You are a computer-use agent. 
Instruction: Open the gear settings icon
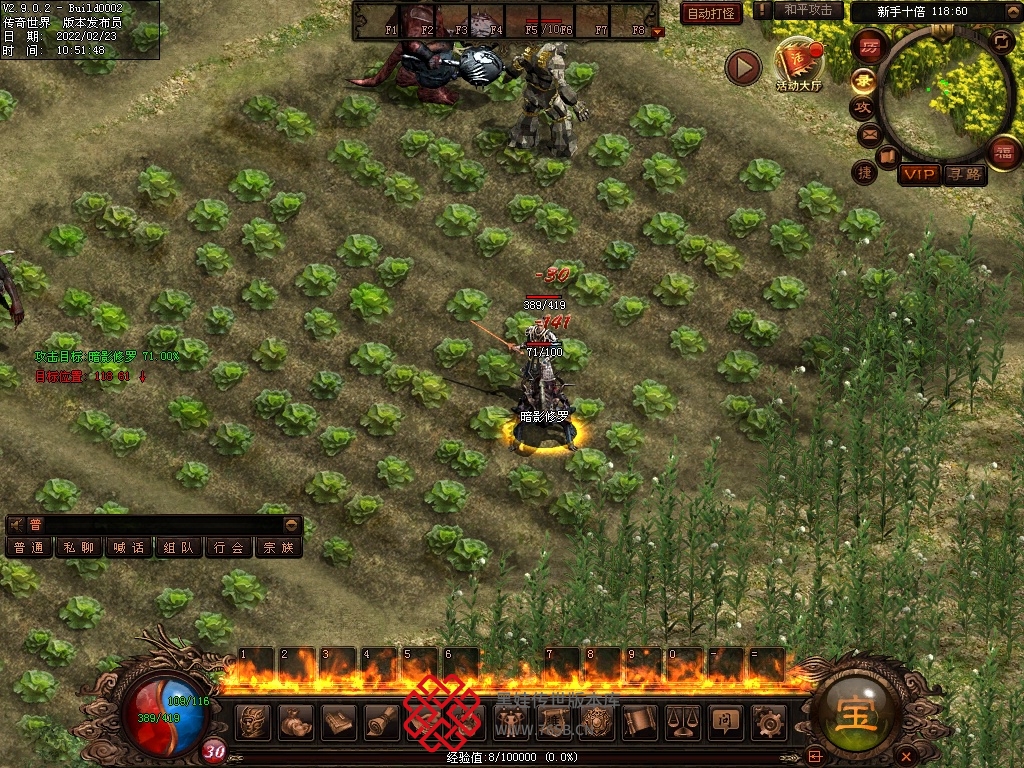point(768,720)
